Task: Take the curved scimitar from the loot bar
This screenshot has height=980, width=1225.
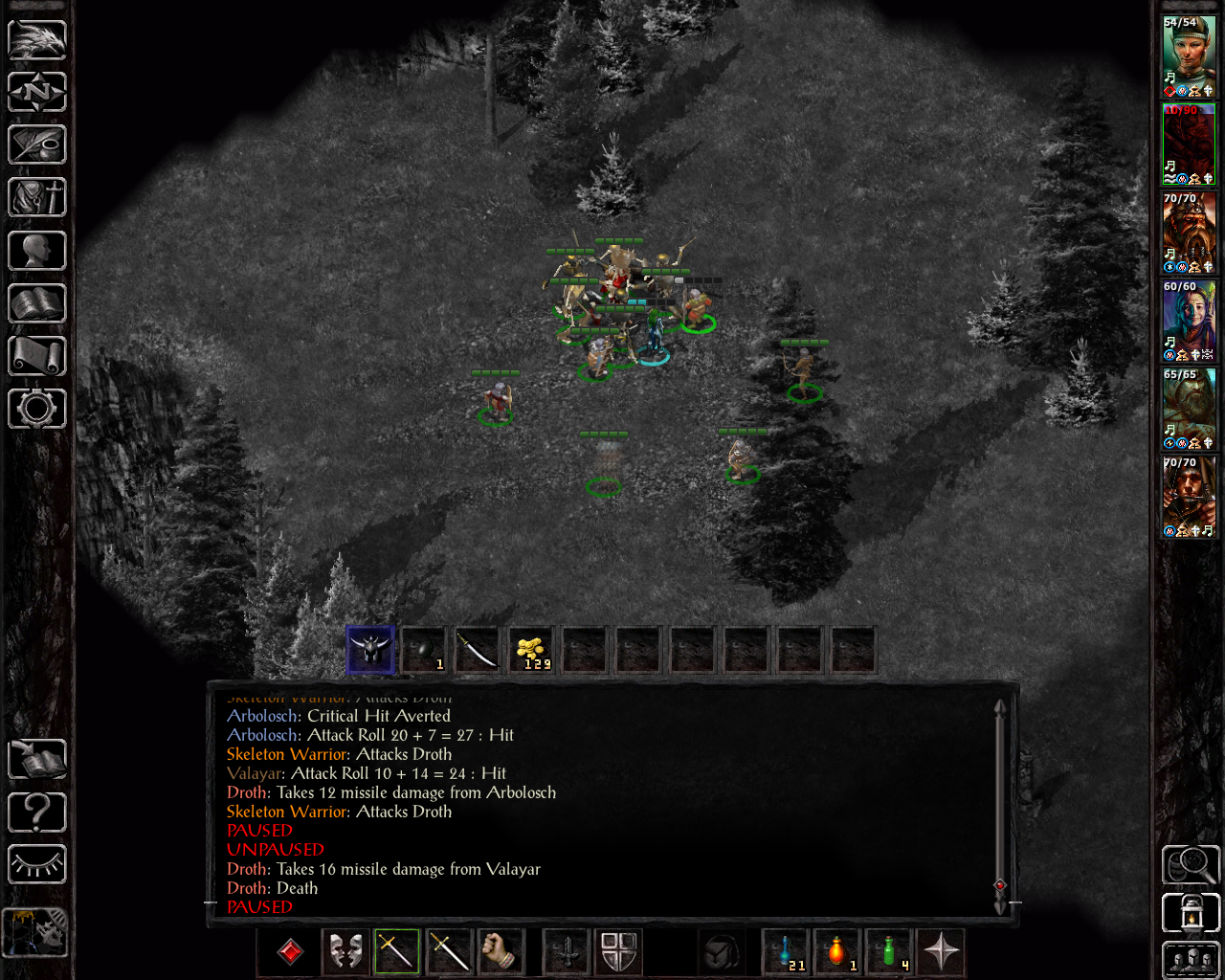Action: click(x=477, y=651)
